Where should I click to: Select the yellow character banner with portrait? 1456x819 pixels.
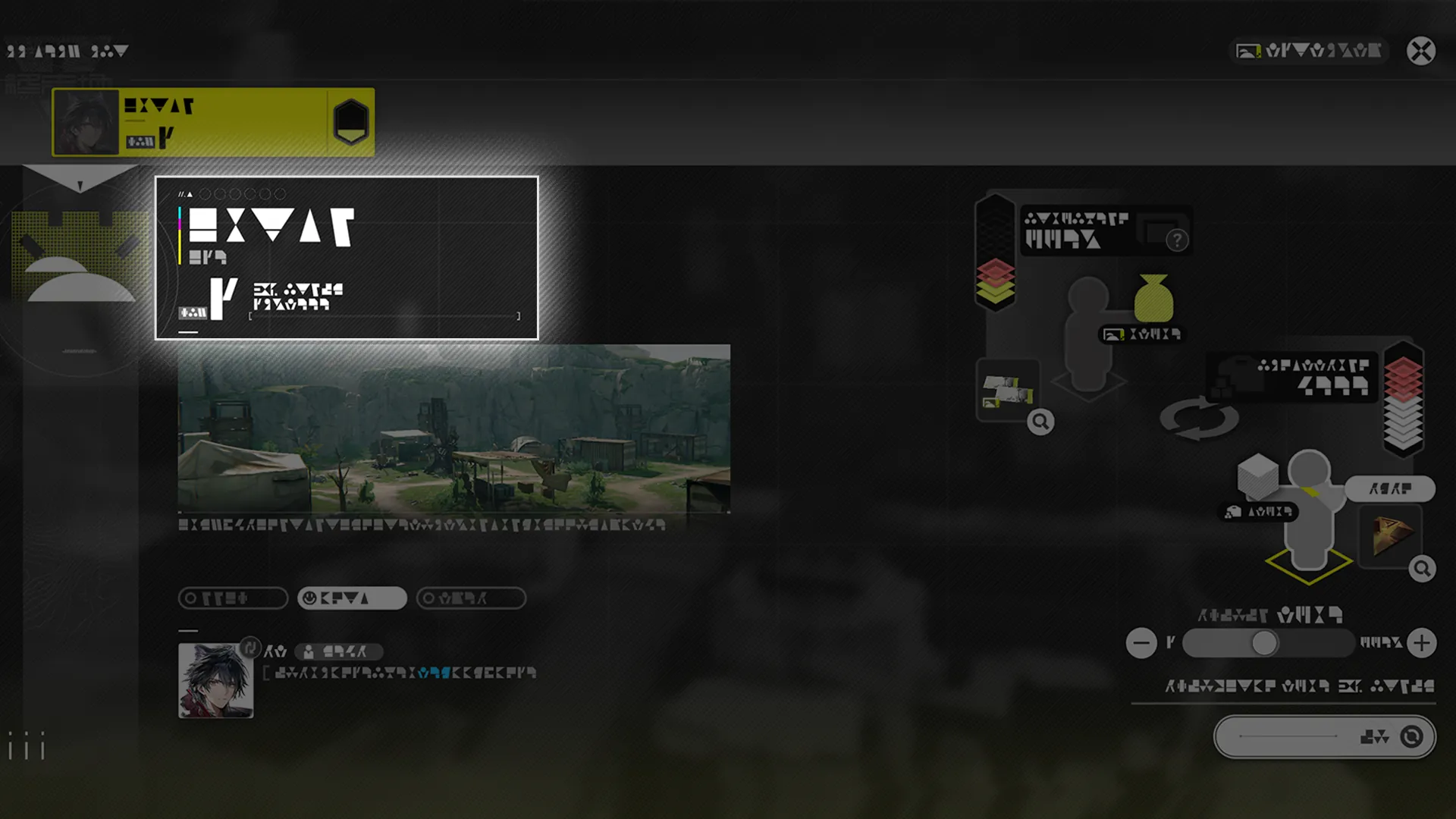point(212,122)
